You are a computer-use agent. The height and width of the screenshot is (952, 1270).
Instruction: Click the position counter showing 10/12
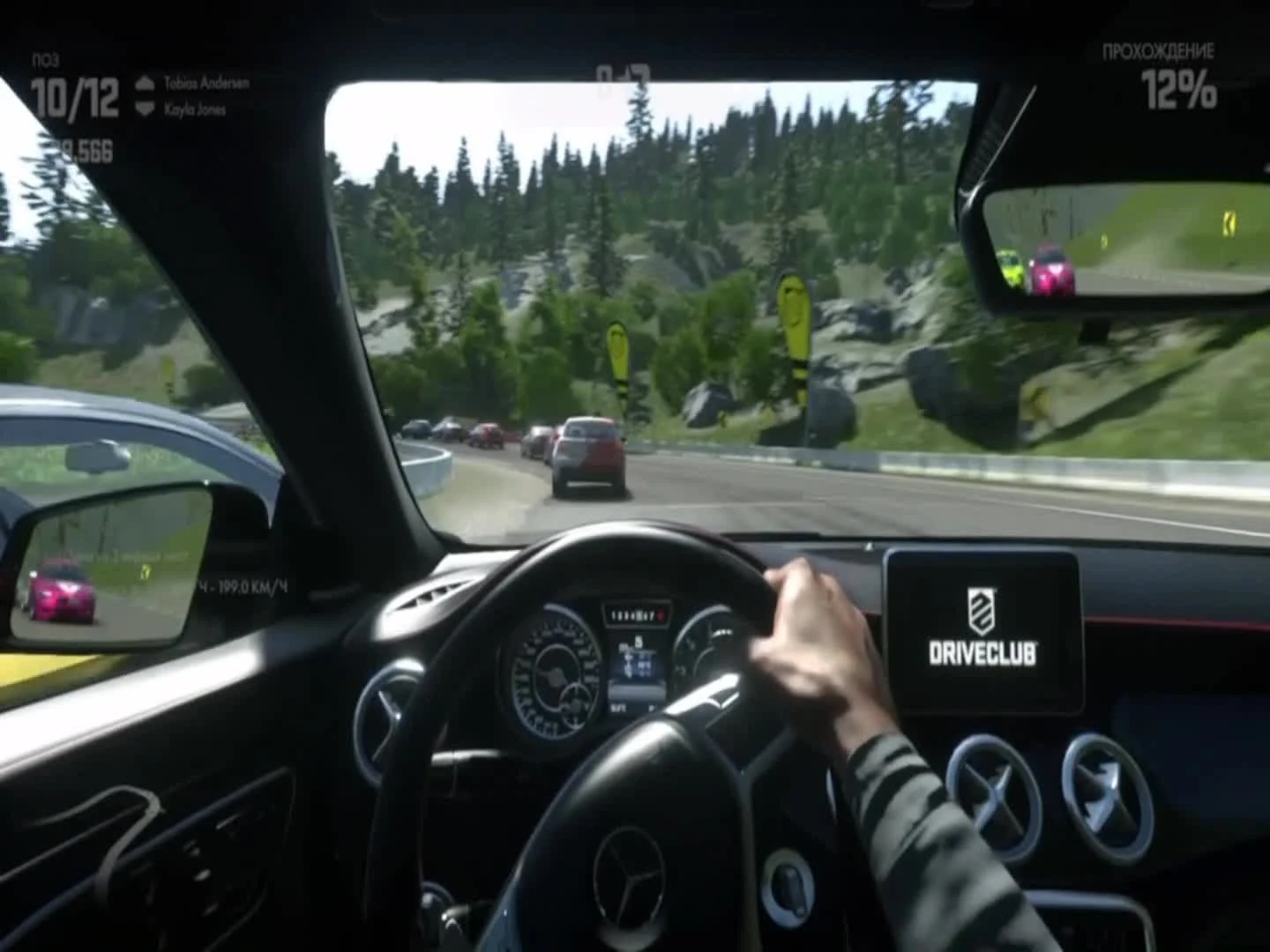(x=75, y=97)
